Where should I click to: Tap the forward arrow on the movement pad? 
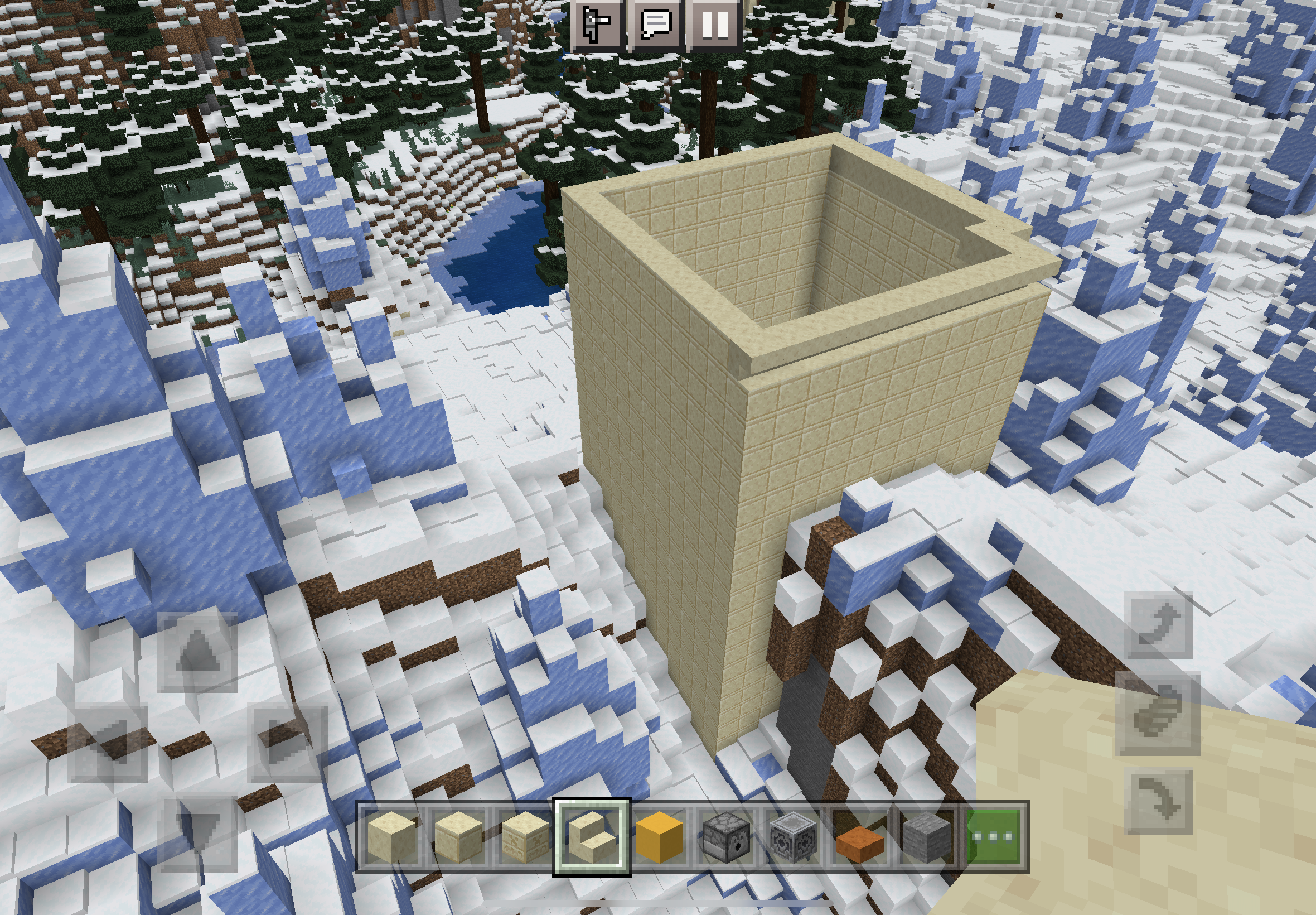197,652
